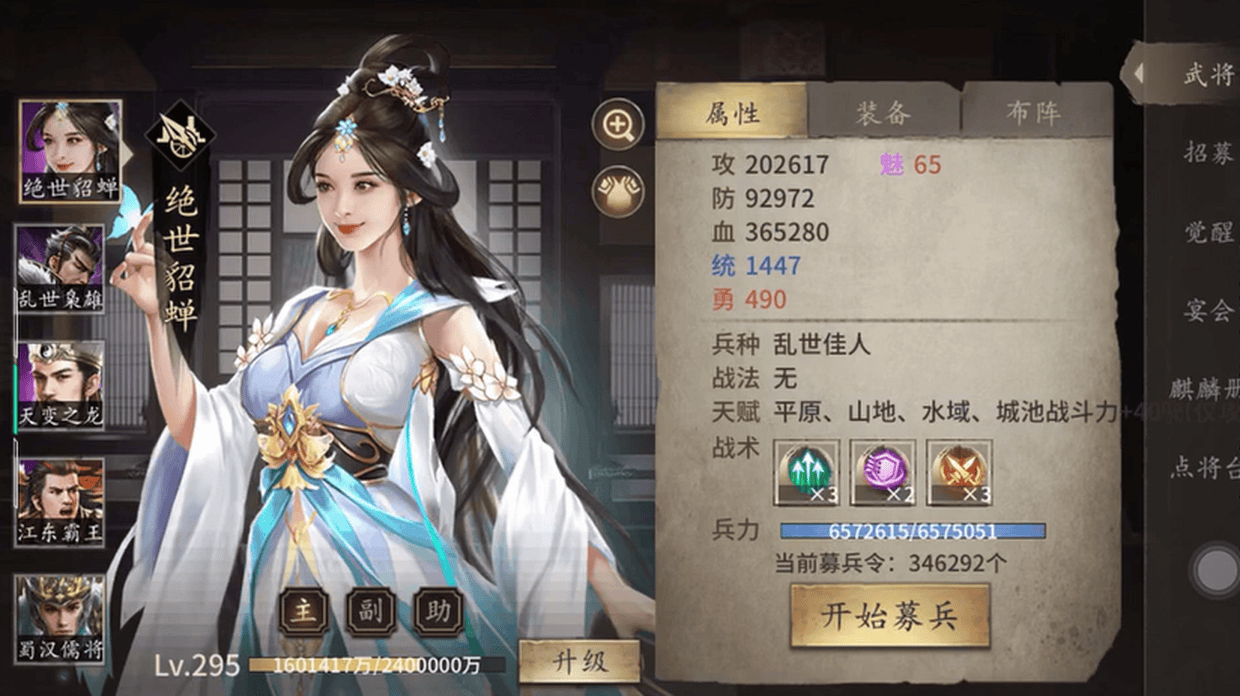Select the 副 role button
Viewport: 1240px width, 696px height.
click(371, 611)
